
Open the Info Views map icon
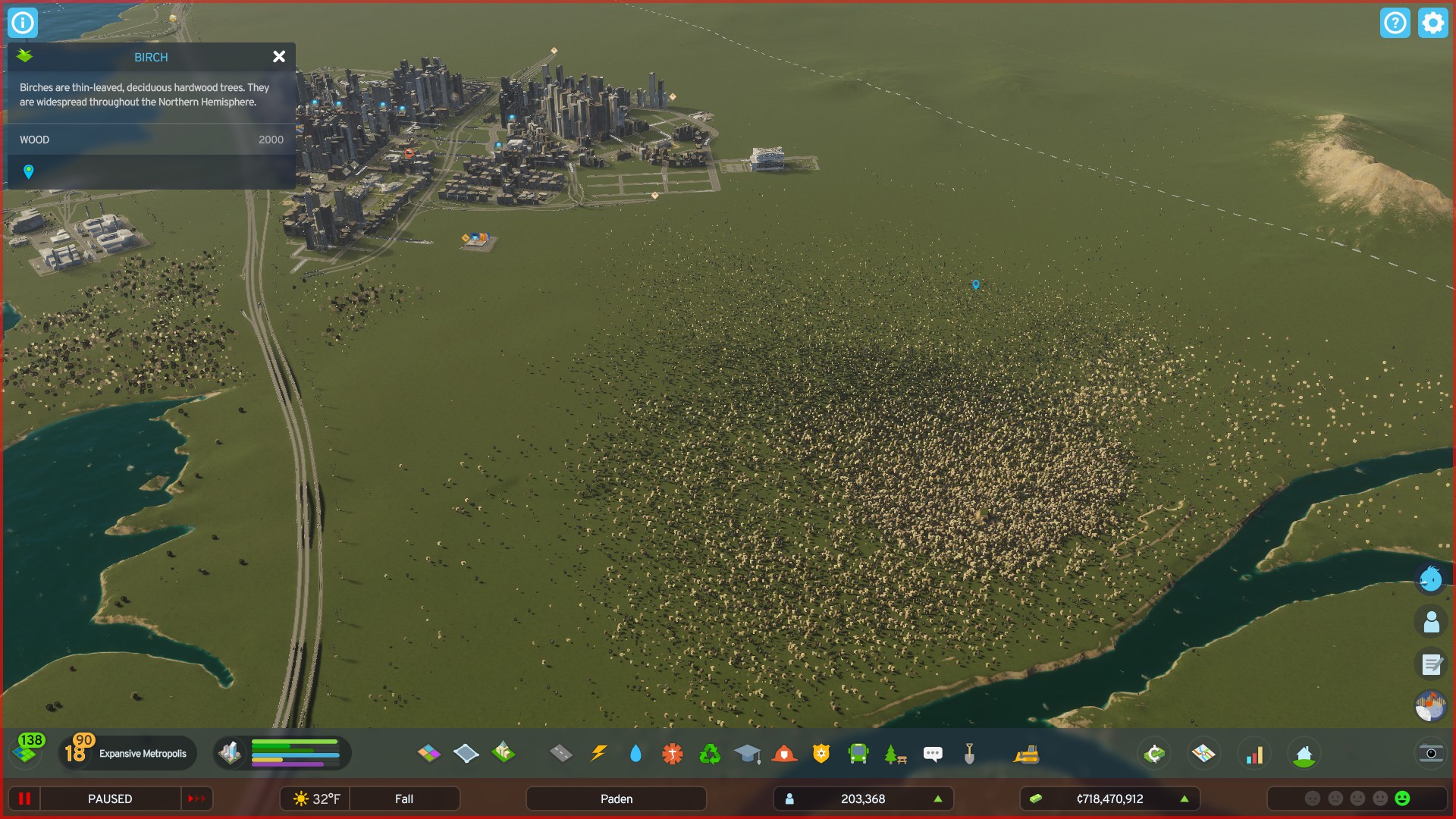(1204, 752)
